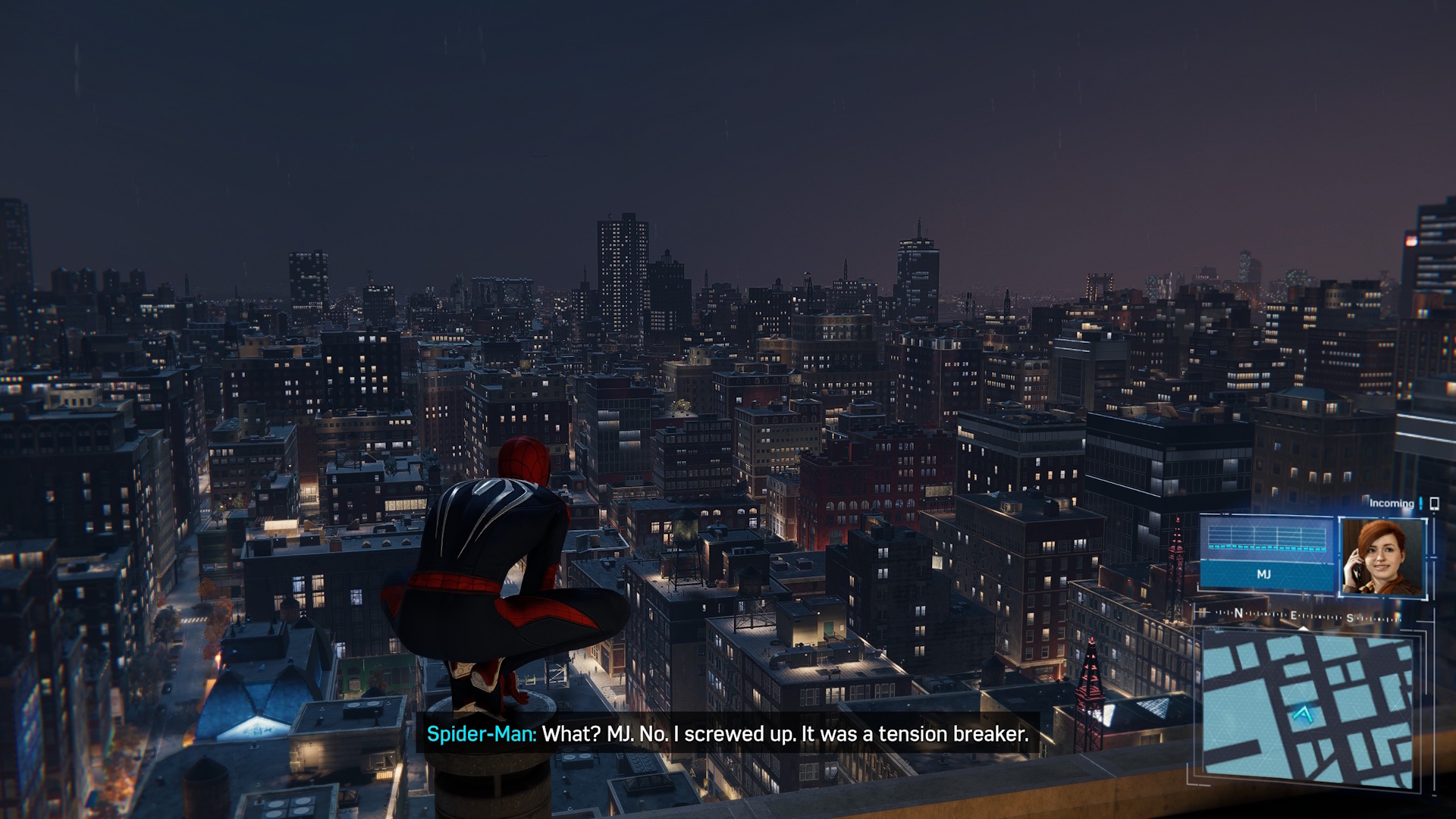Select MJ's caller portrait
The image size is (1456, 819).
(x=1382, y=558)
